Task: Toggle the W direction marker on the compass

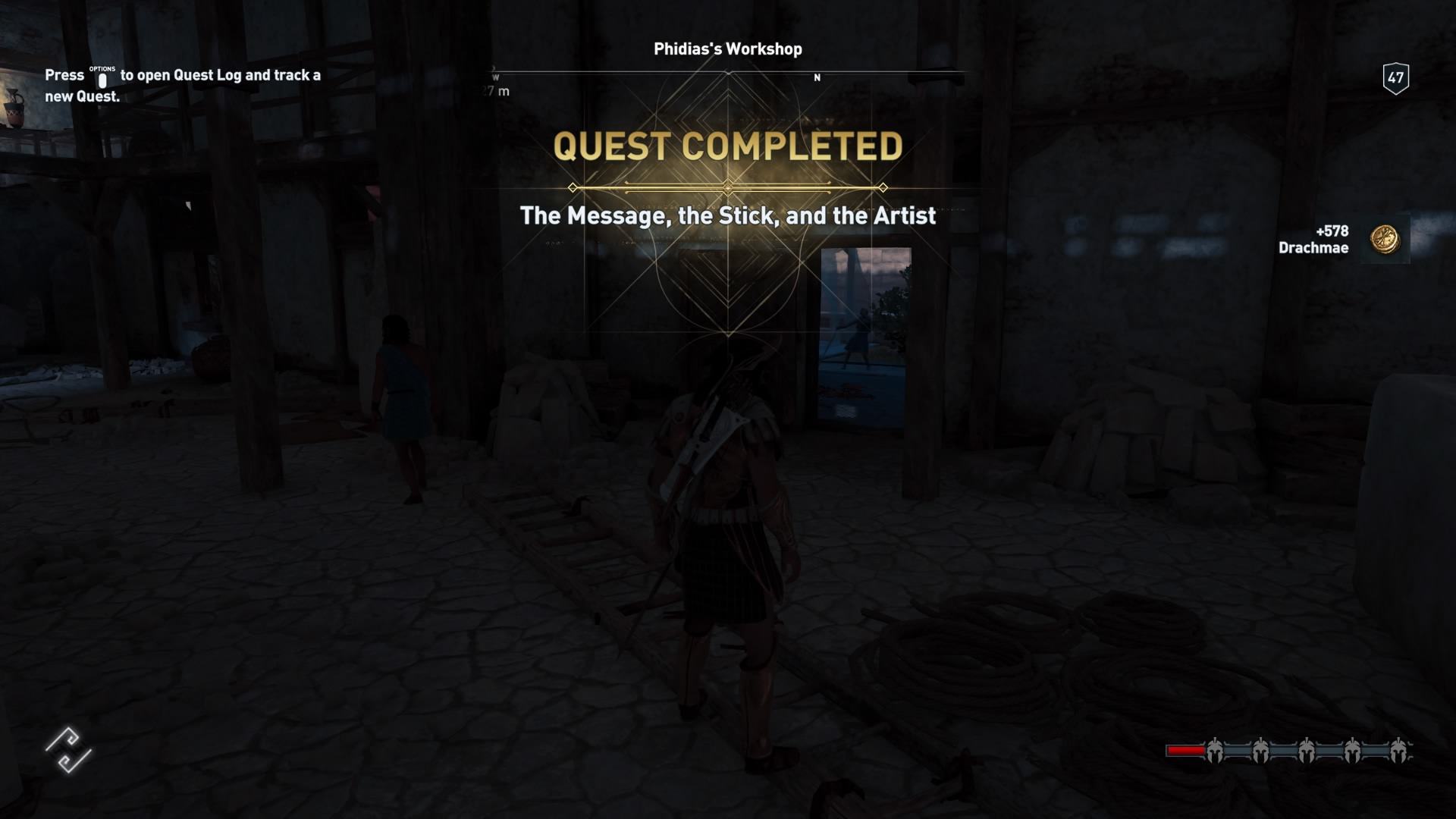Action: (x=495, y=76)
